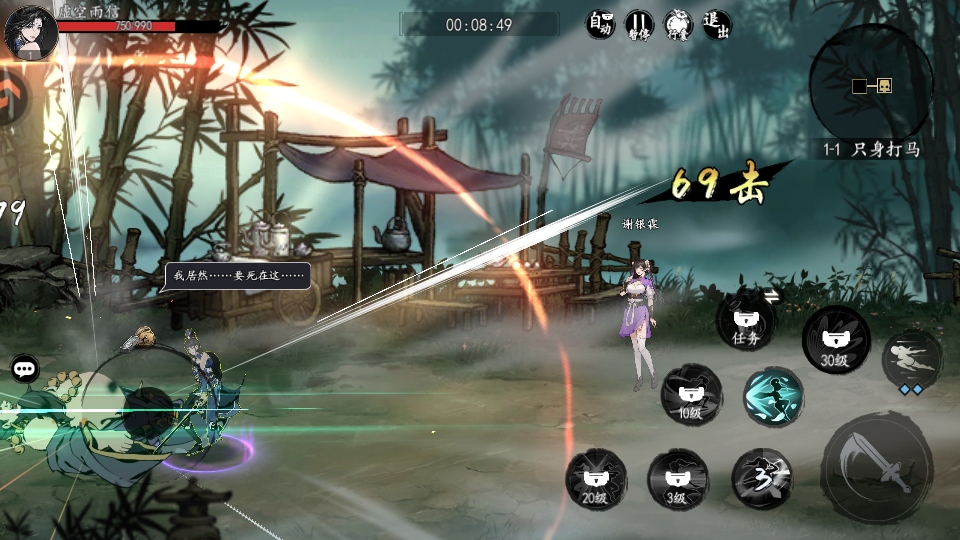
Task: Tap the locked 10级 skill slot
Action: click(x=690, y=394)
